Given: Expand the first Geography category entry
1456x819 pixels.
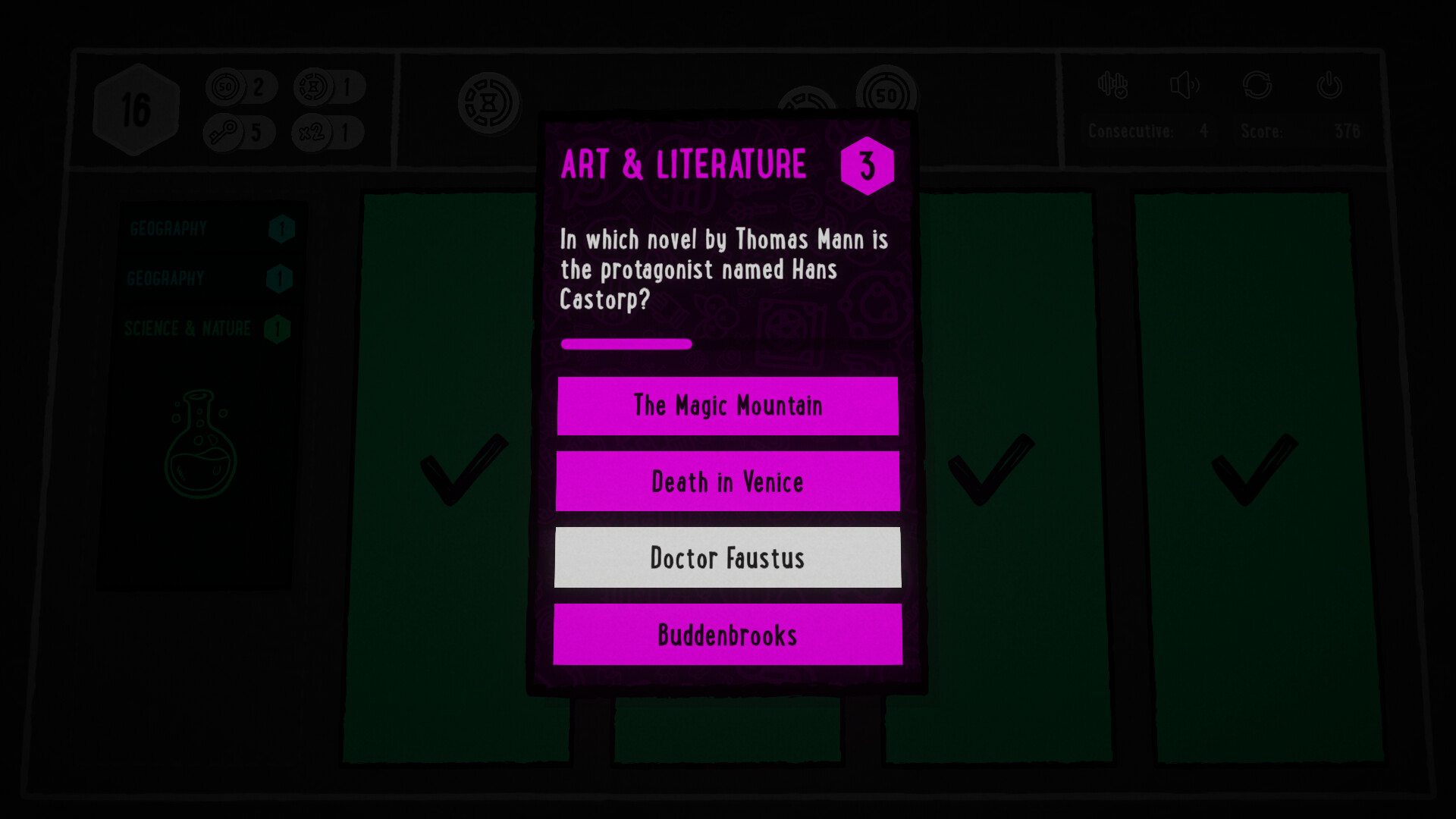Looking at the screenshot, I should point(212,227).
